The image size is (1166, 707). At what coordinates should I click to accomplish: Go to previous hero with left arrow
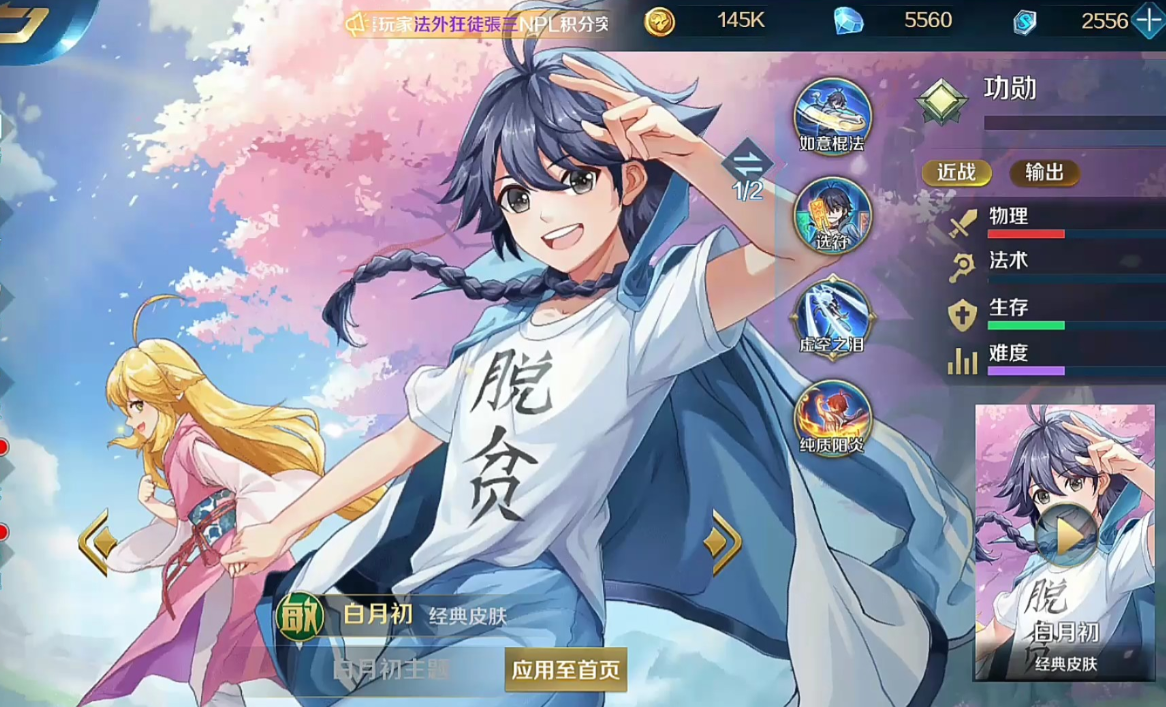click(x=97, y=543)
